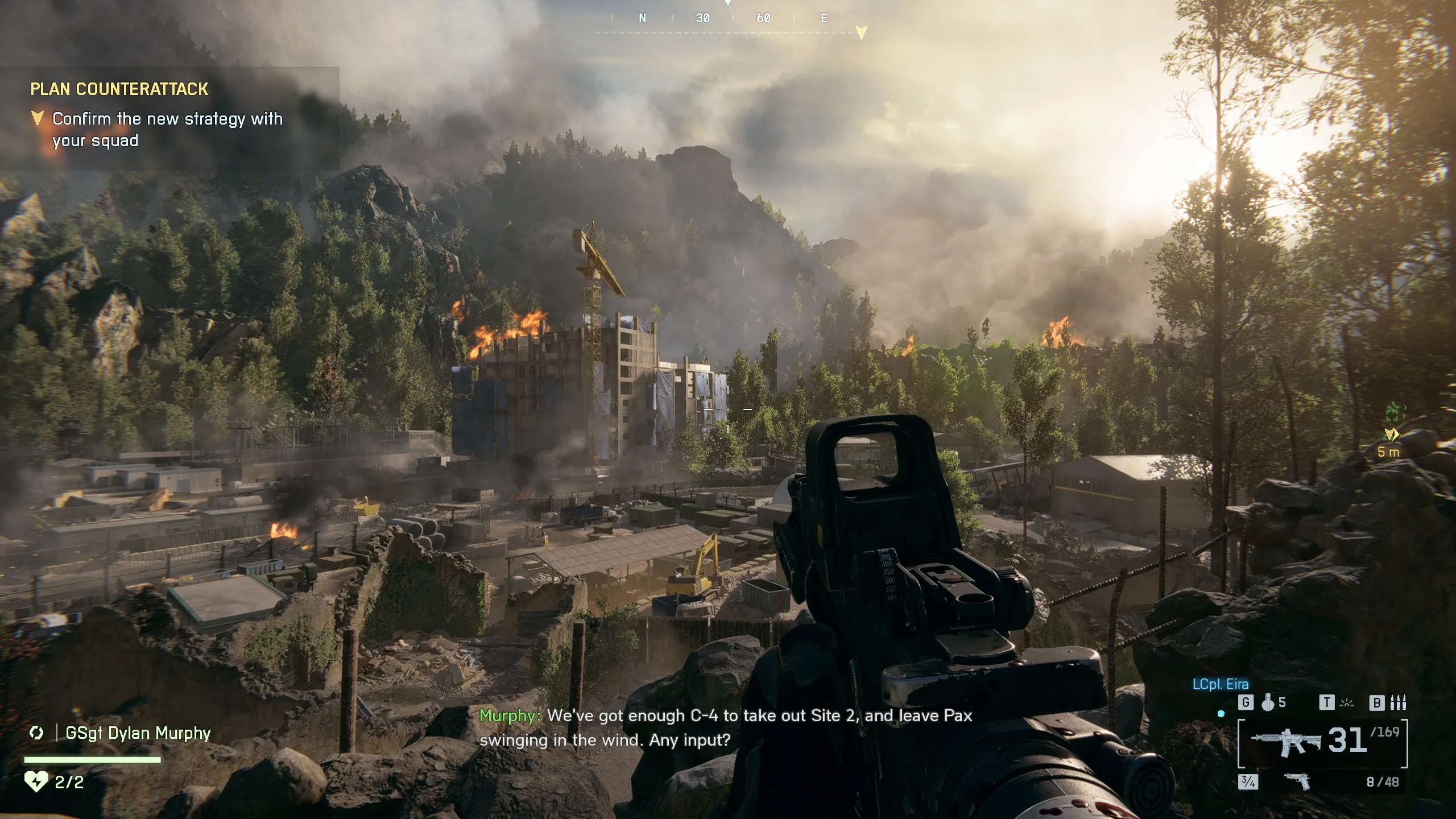
Task: Expand the Plan Counterattack objective panel
Action: point(119,89)
